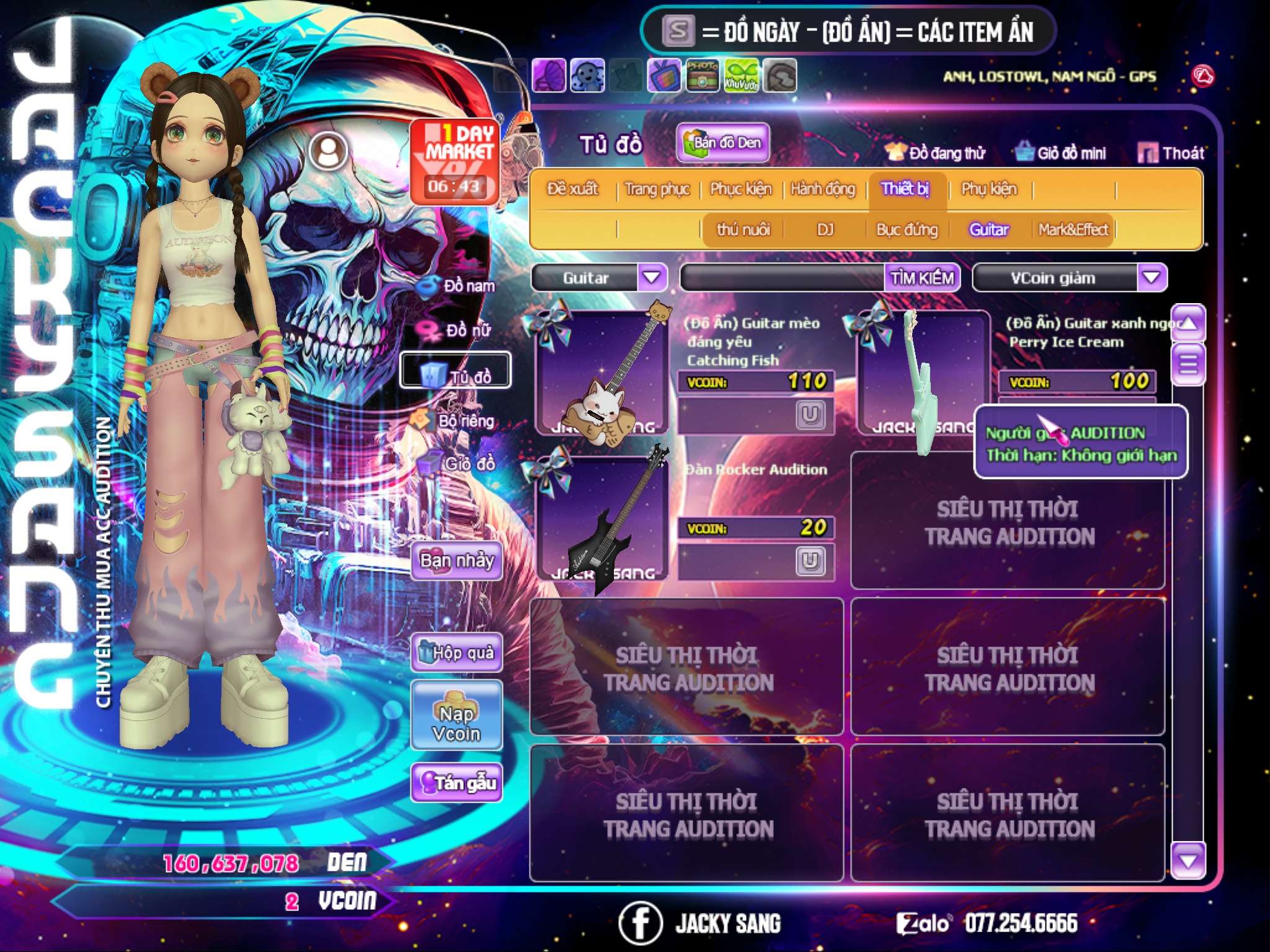1270x952 pixels.
Task: Select the DJ subcategory
Action: click(825, 230)
